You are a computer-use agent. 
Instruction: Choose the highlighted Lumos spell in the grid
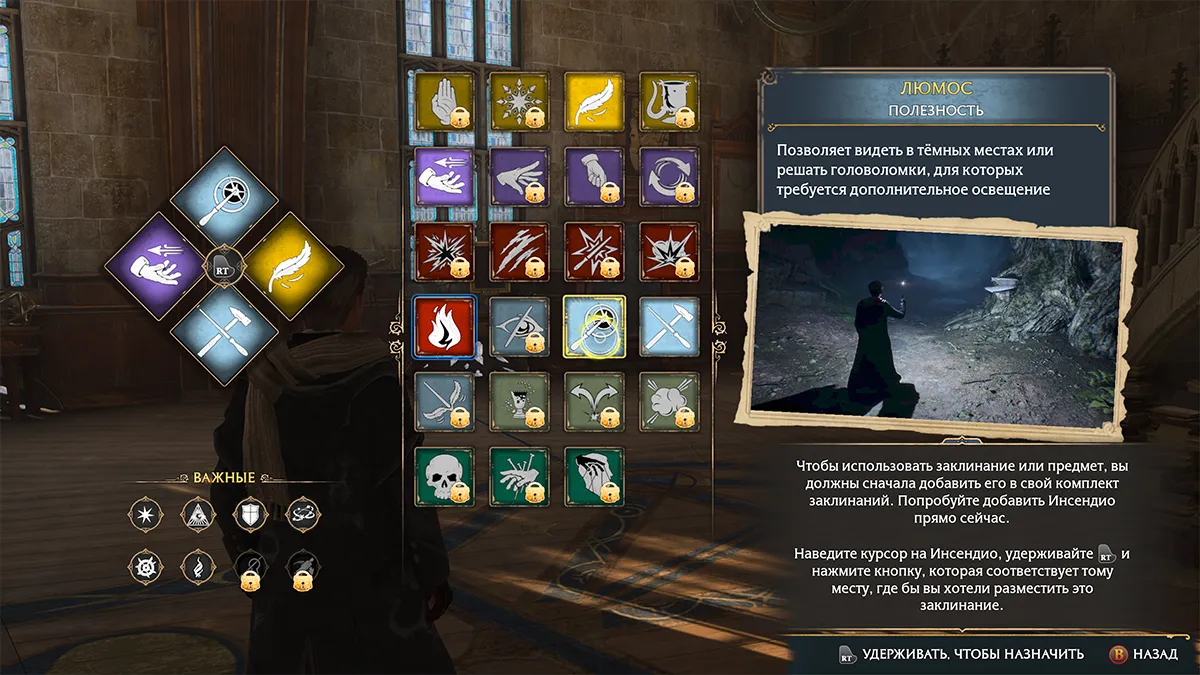(x=594, y=326)
